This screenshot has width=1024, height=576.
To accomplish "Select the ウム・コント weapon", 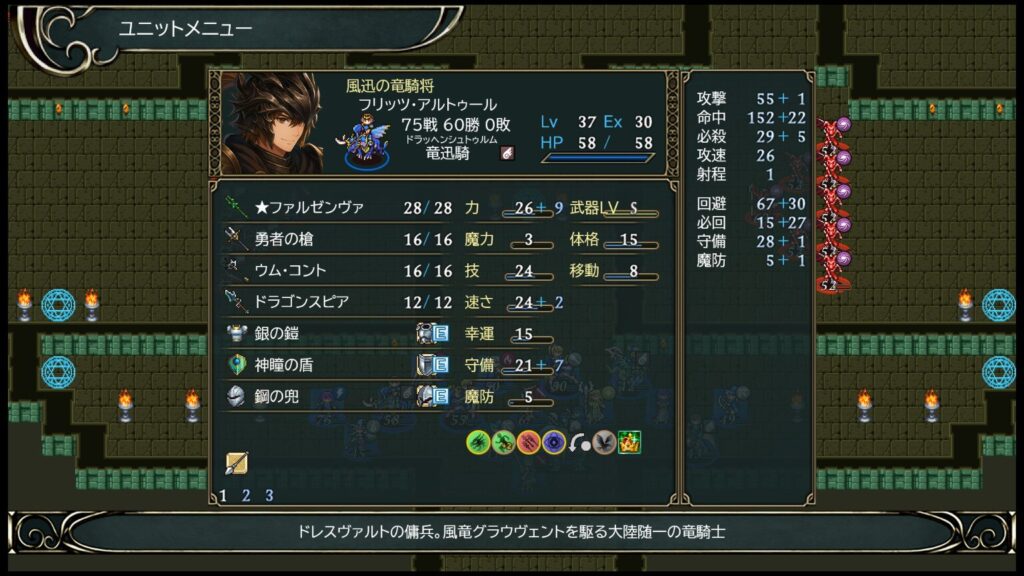I will (290, 271).
